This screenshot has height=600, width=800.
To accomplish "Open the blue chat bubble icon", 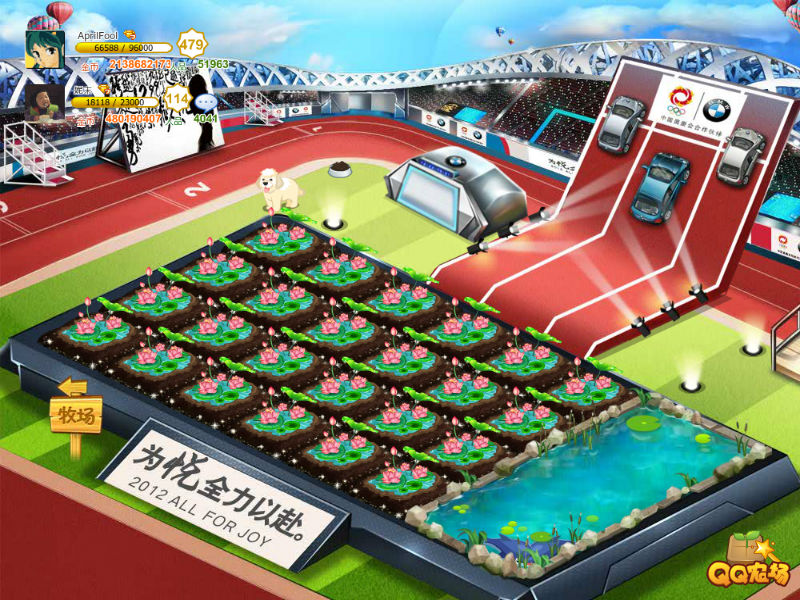I will point(206,101).
